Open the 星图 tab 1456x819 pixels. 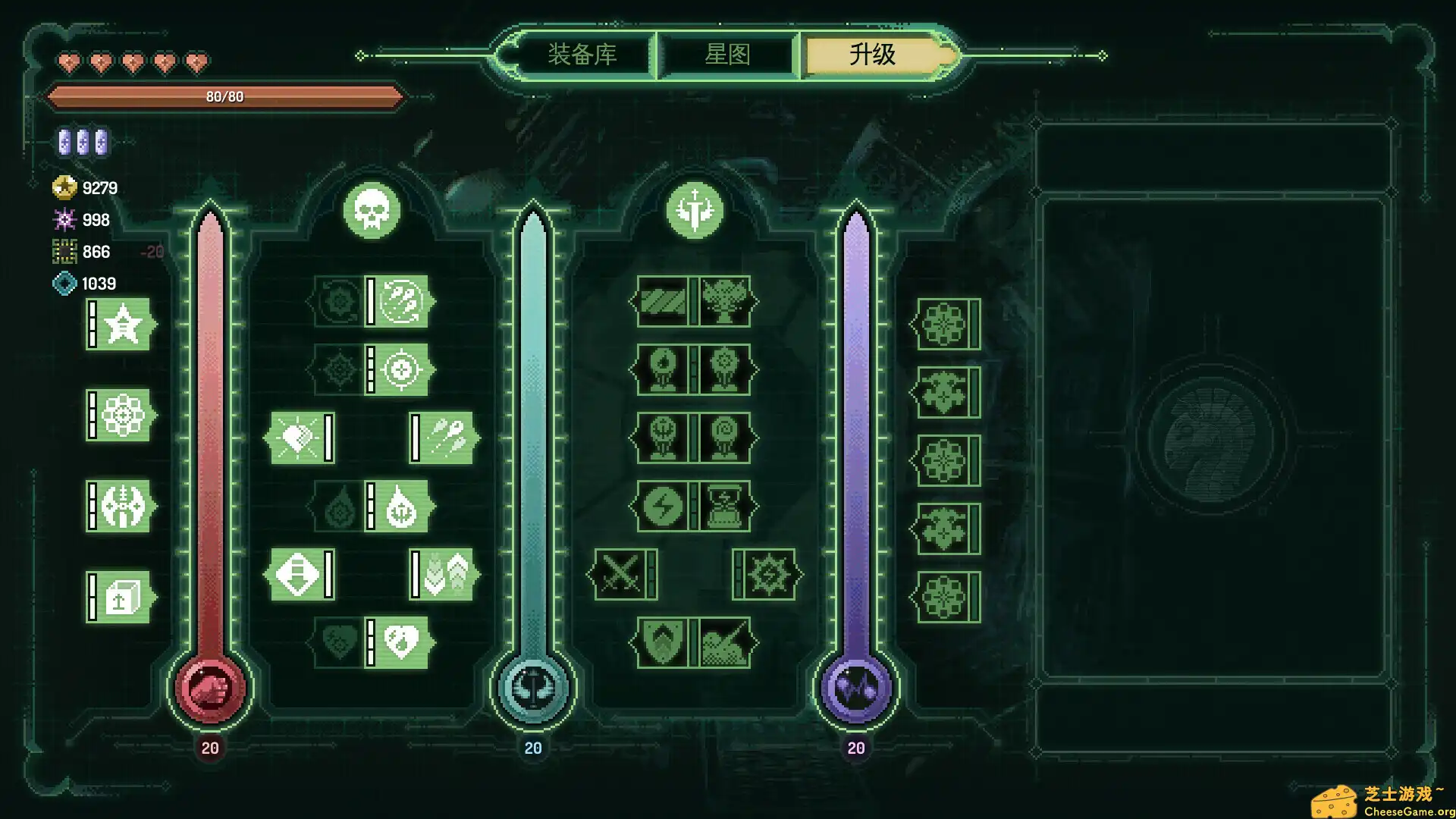click(x=727, y=55)
